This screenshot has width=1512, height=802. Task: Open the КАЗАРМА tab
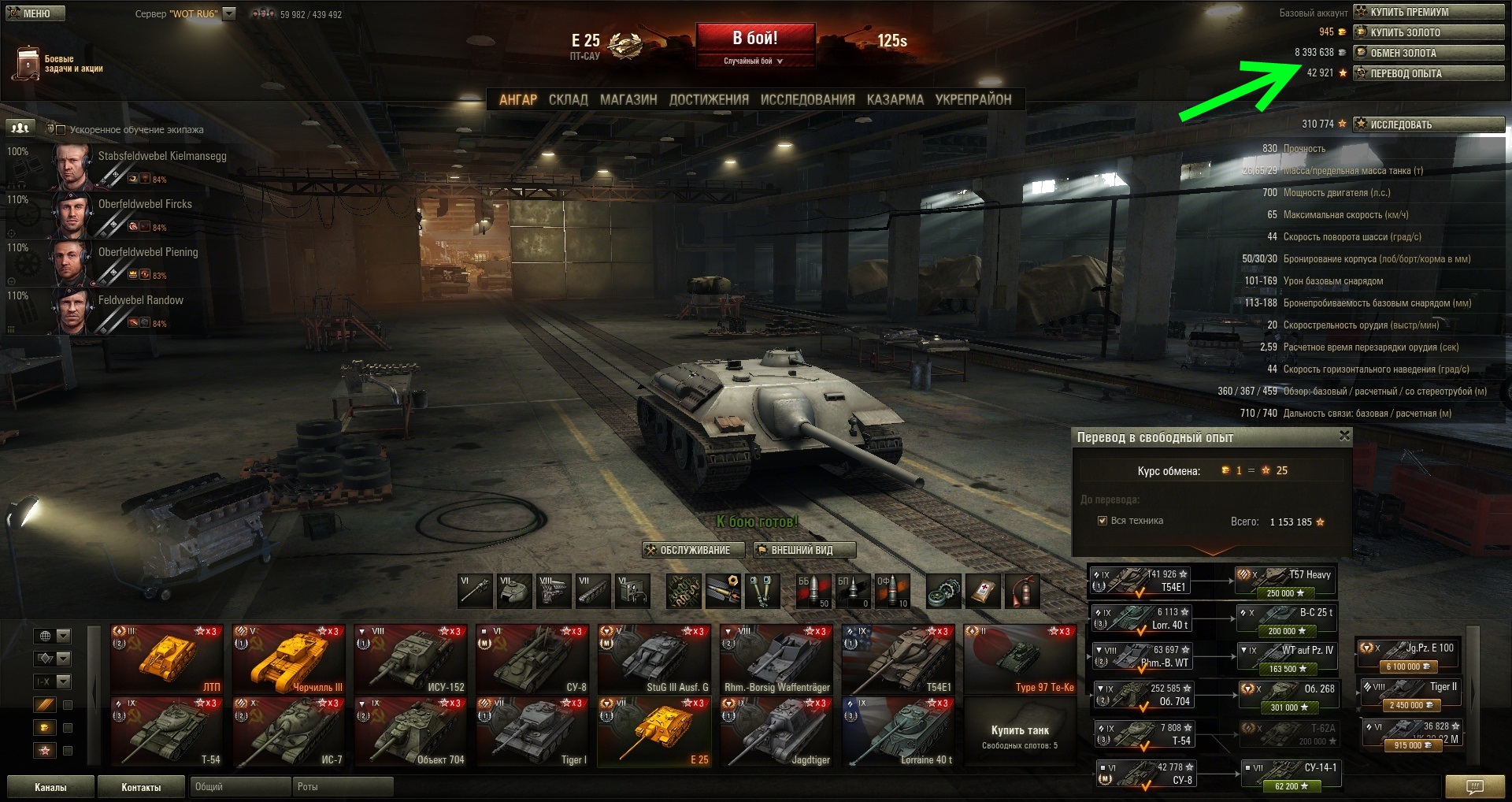pyautogui.click(x=895, y=100)
